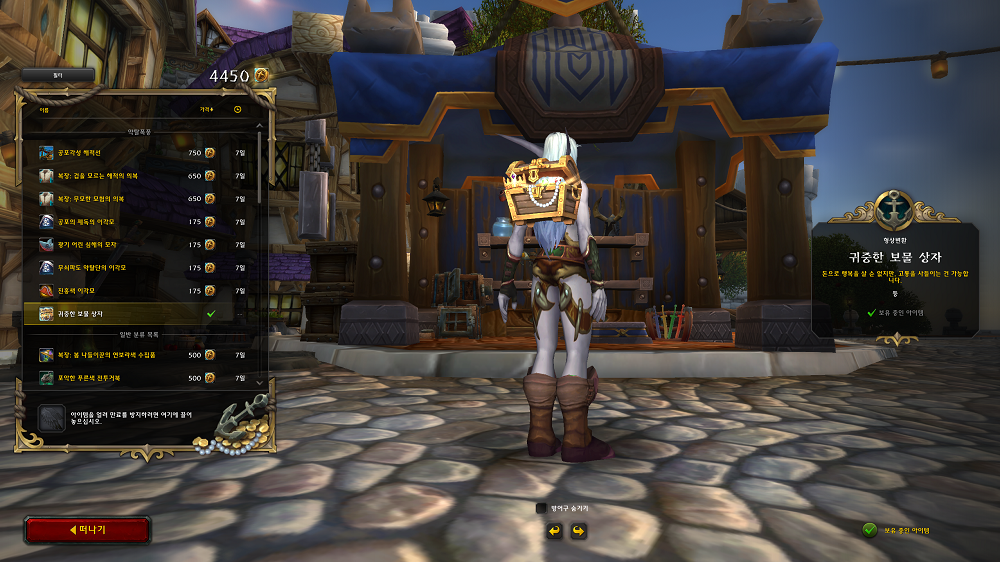Click the item list scrollbar down arrow
Image resolution: width=1000 pixels, height=562 pixels.
click(x=260, y=382)
